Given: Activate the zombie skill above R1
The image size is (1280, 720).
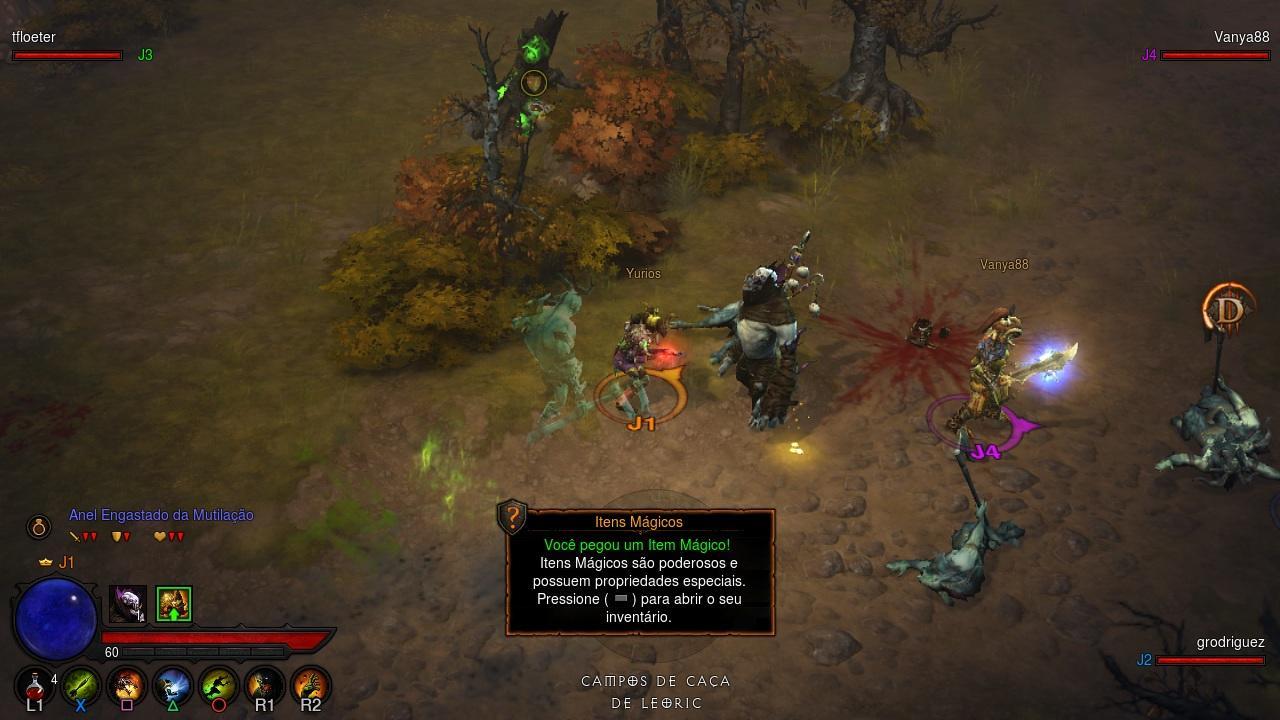Looking at the screenshot, I should coord(265,687).
